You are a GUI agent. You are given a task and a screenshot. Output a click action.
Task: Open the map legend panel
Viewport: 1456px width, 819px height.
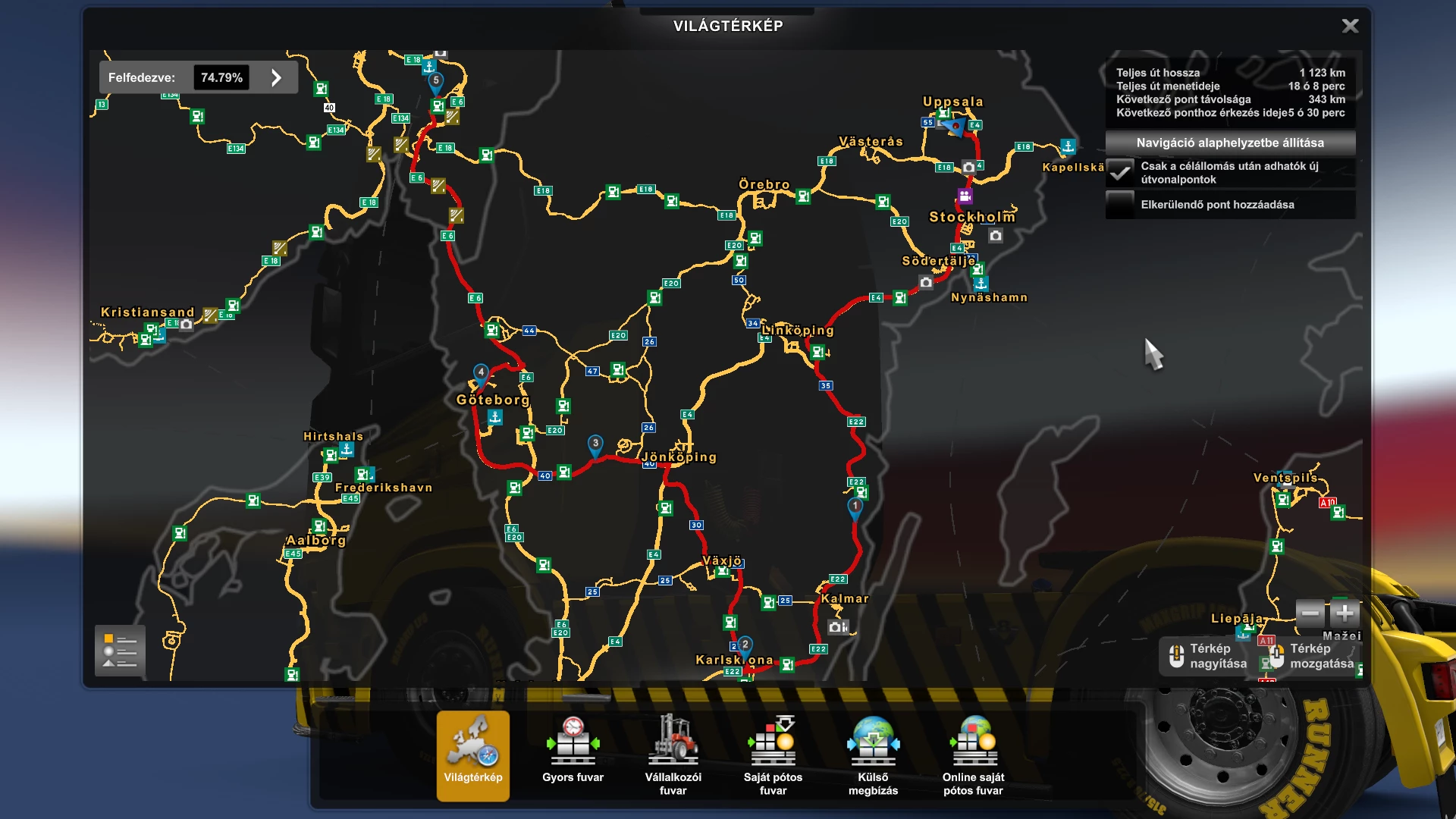pos(118,651)
